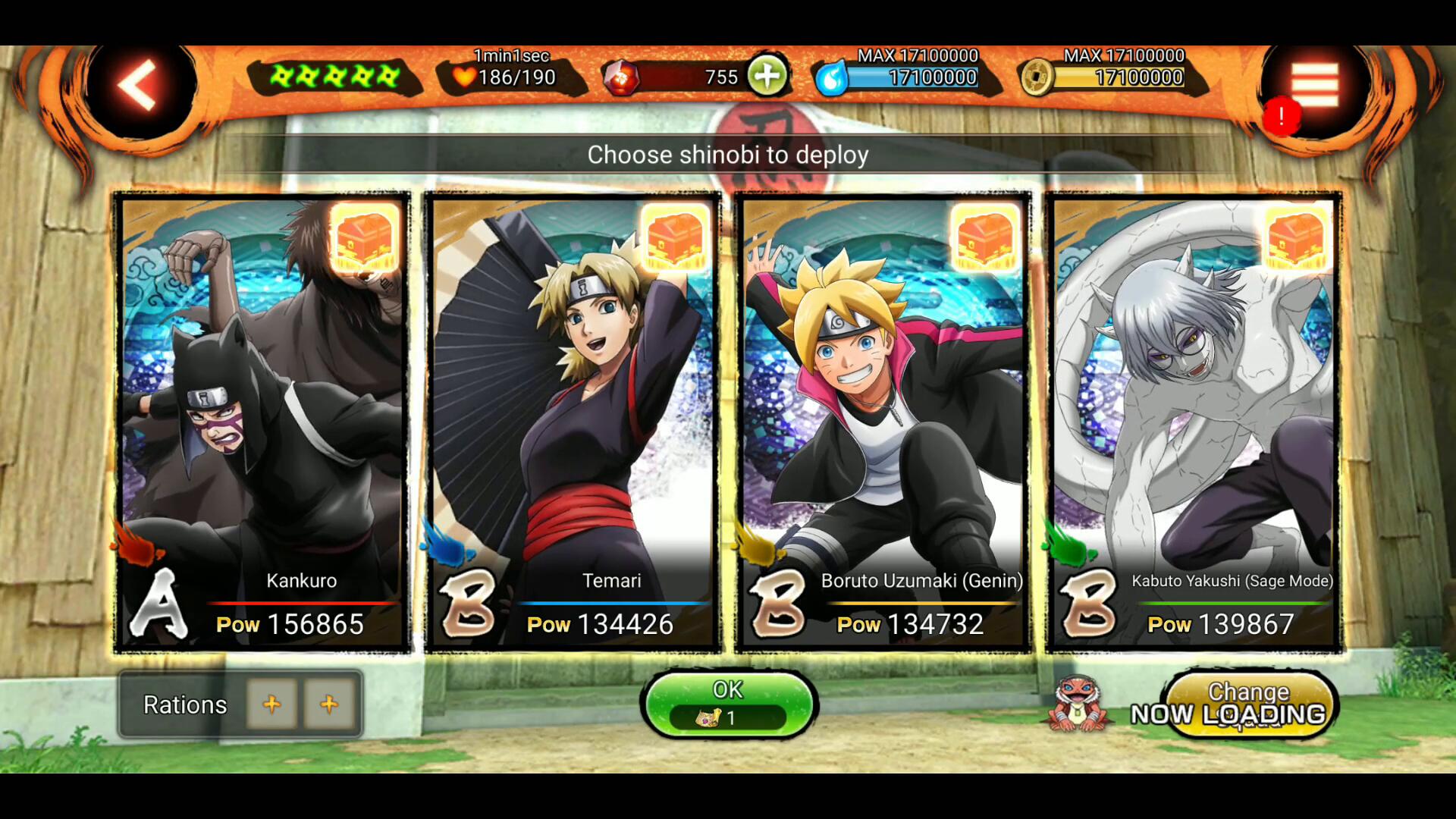The width and height of the screenshot is (1456, 819).
Task: Confirm deployment with the green OK button
Action: 728,704
